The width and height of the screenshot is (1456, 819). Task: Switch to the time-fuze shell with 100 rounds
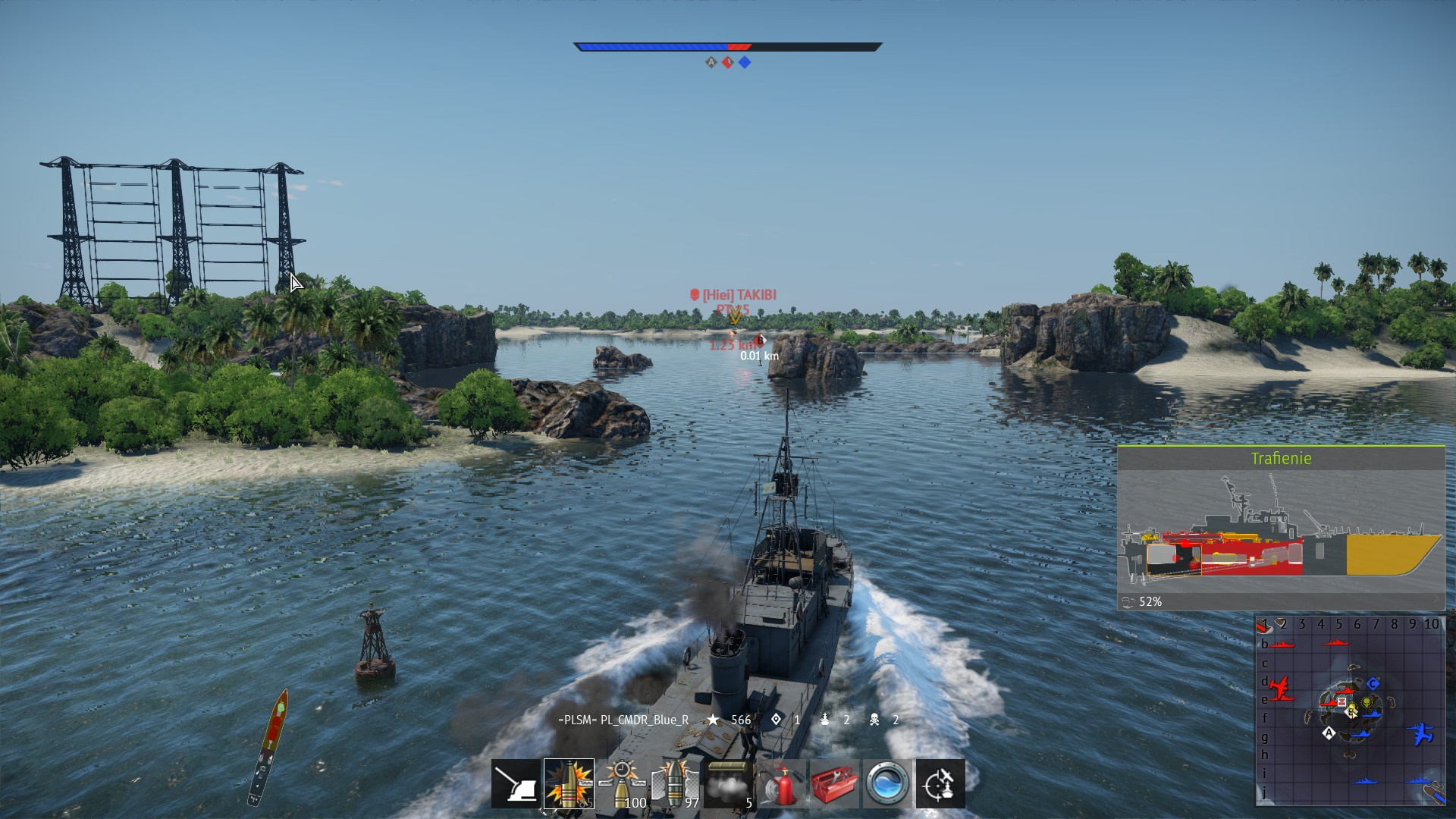click(622, 783)
